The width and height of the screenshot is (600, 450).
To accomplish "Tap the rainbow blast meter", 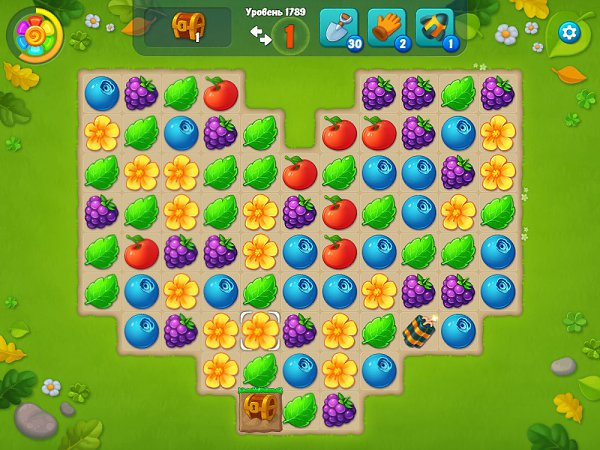I will 36,35.
